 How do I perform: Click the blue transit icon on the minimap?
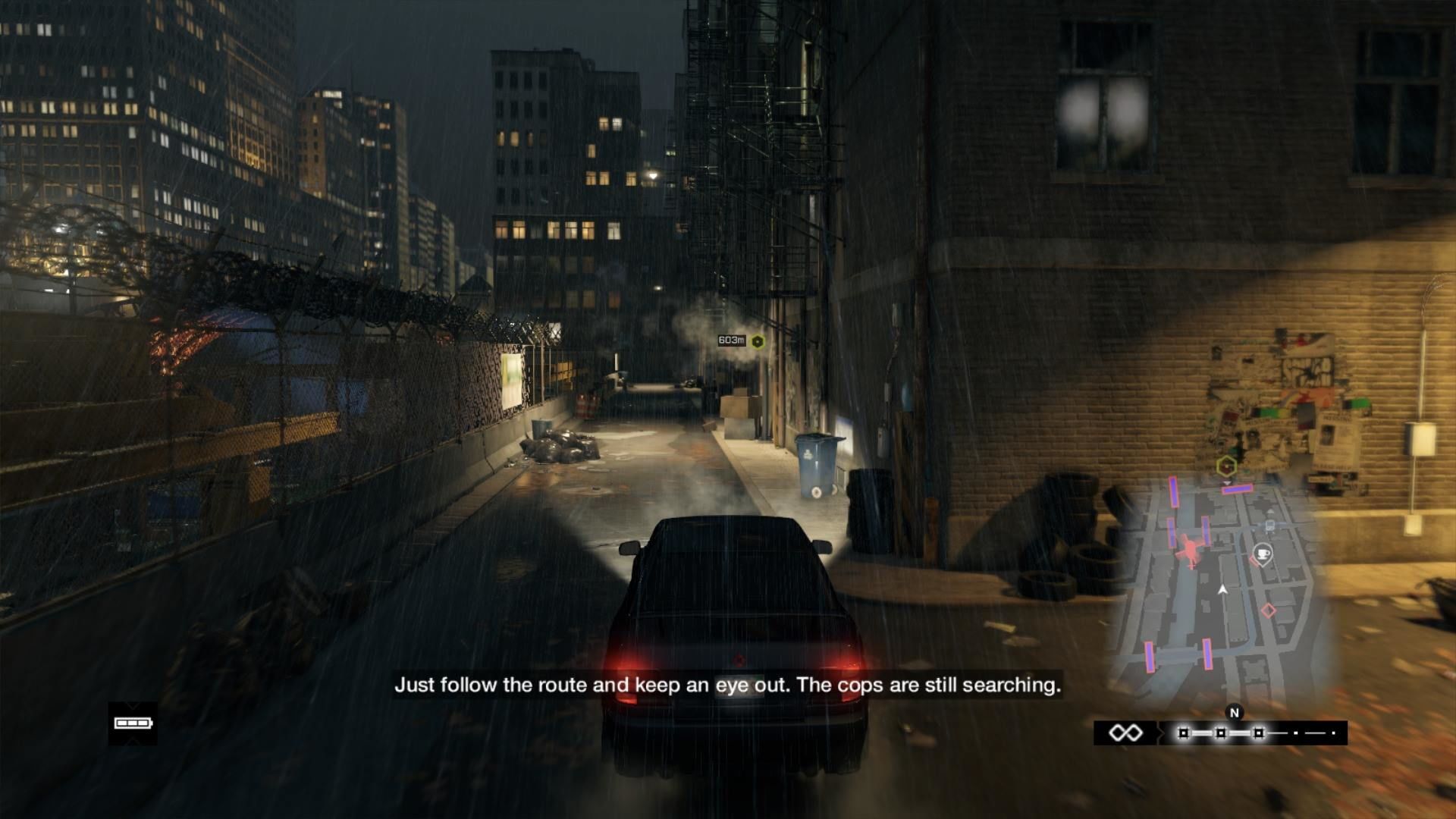tap(1269, 524)
